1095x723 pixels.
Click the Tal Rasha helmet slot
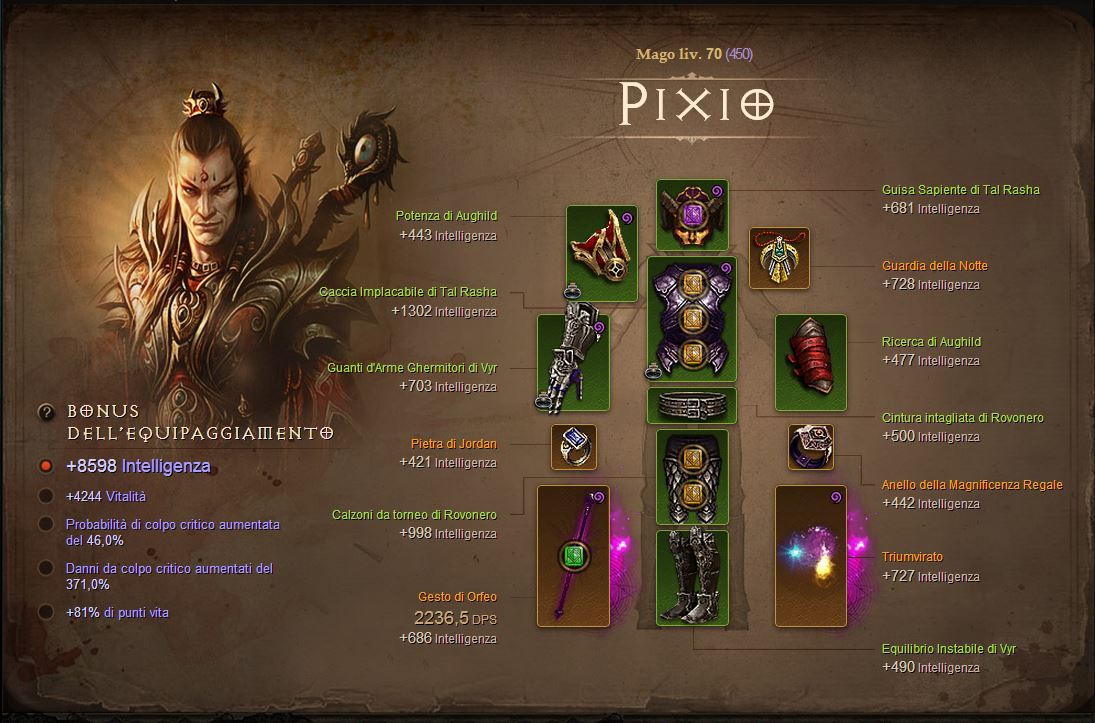[692, 215]
